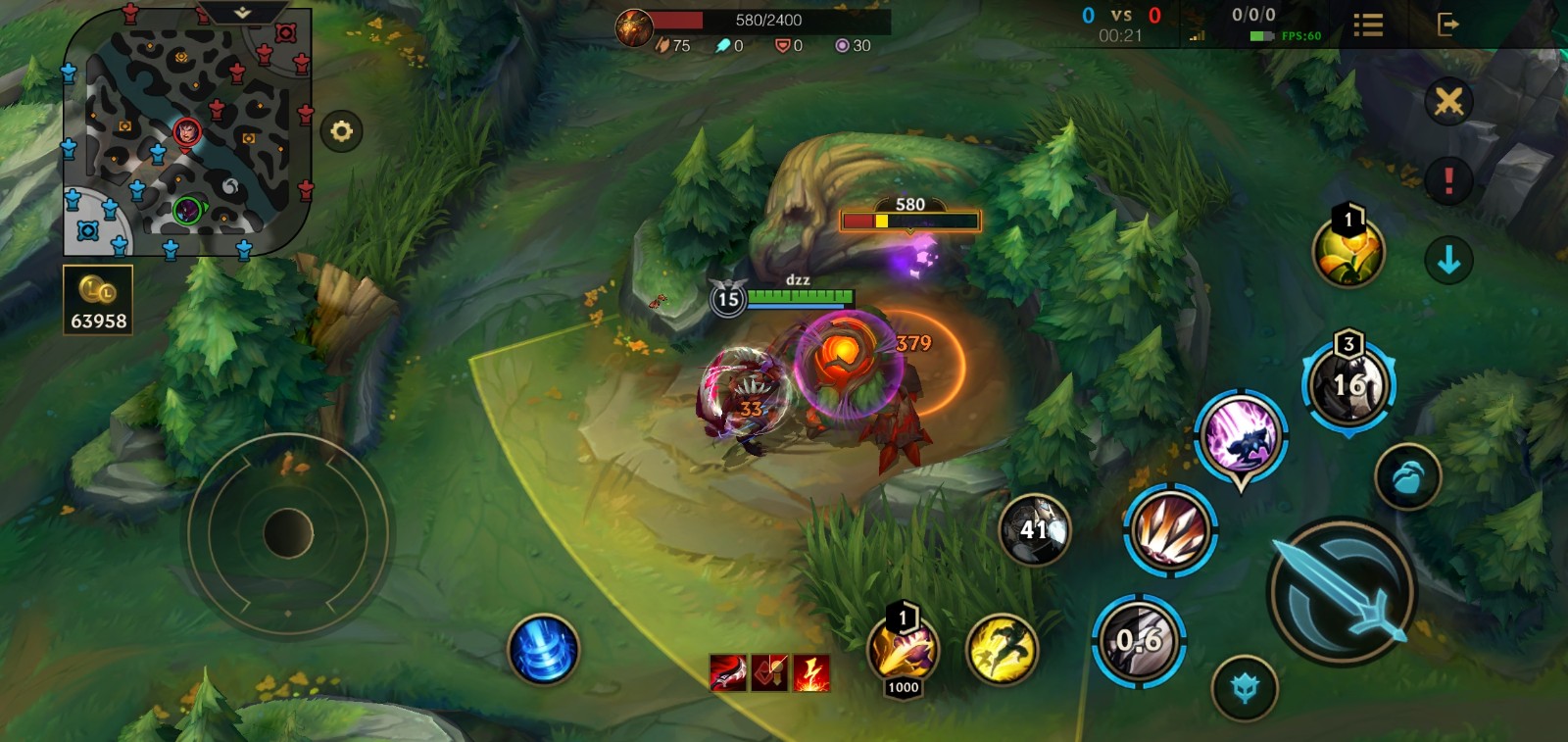Send the crossed swords attack ping
The image size is (1568, 742).
[x=1448, y=101]
